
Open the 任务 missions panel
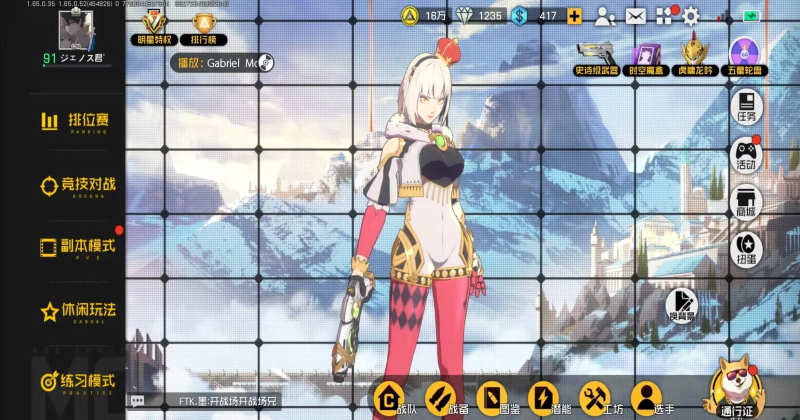click(746, 107)
